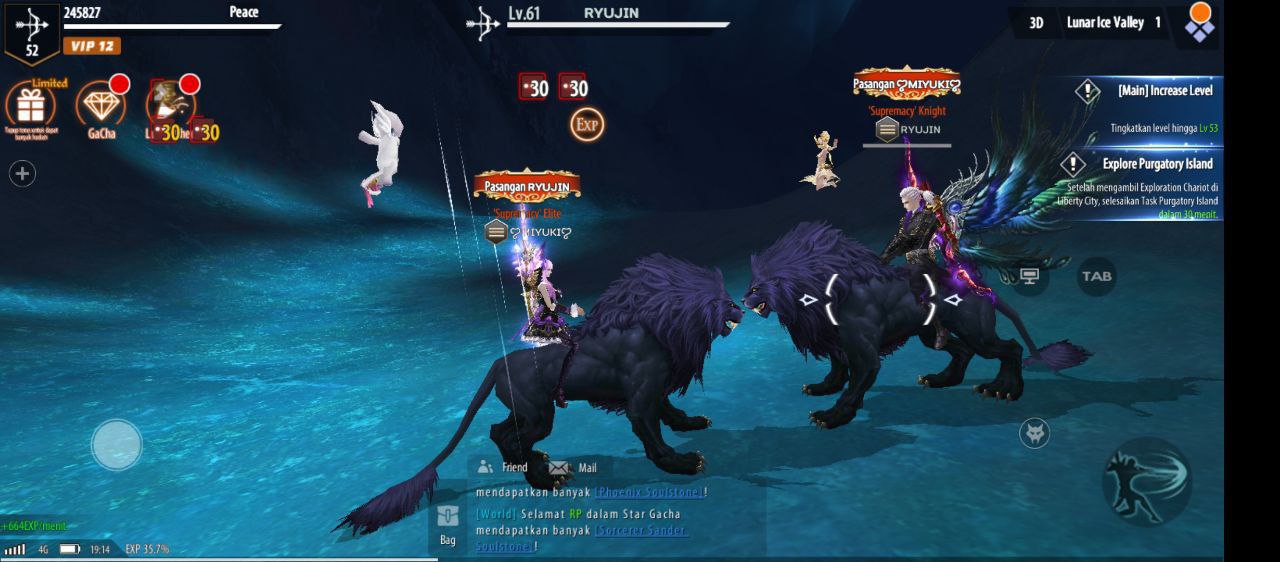Open the four-diamond main menu icon
The height and width of the screenshot is (562, 1280).
(x=1199, y=23)
